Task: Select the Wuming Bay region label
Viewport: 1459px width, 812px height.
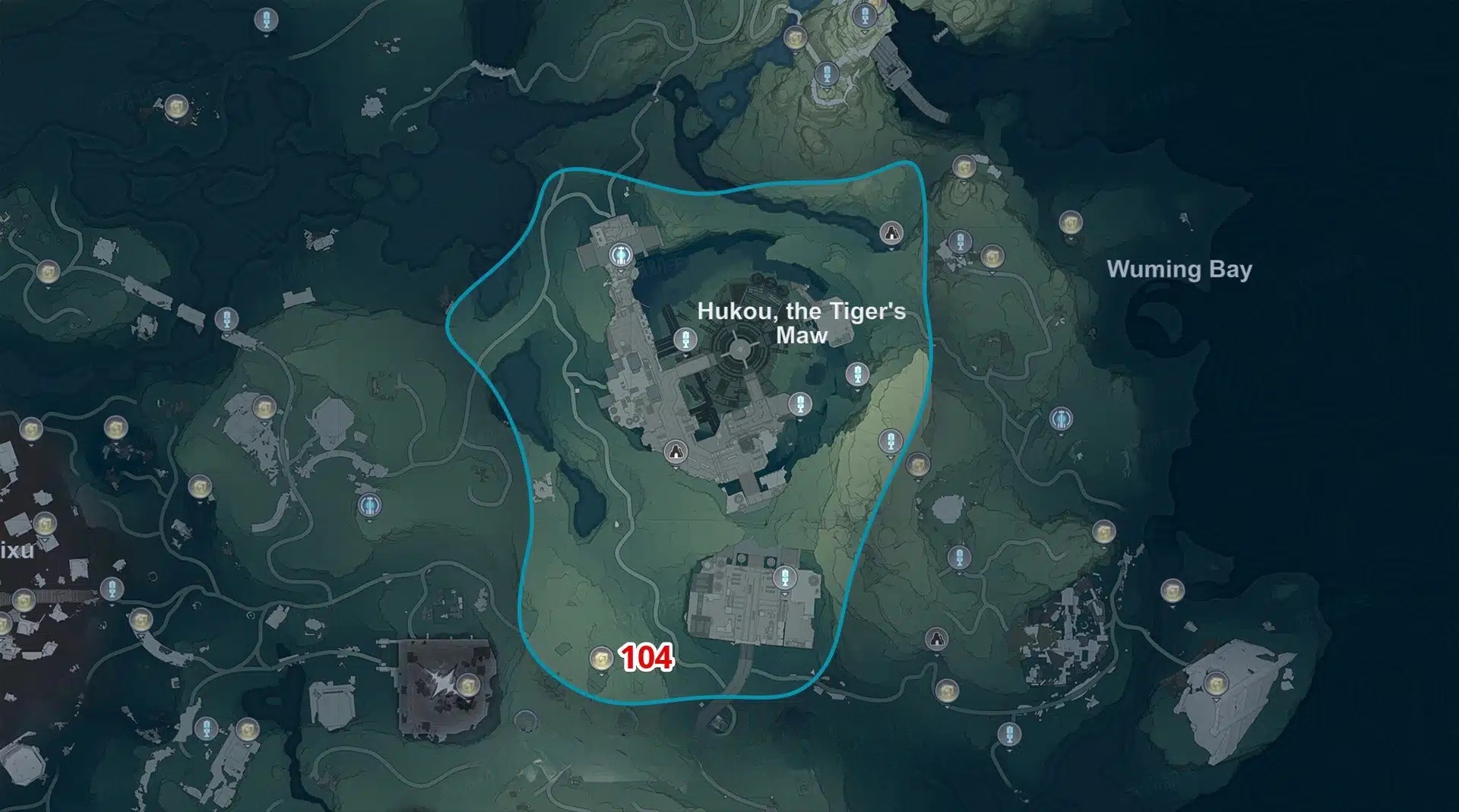Action: (1179, 269)
